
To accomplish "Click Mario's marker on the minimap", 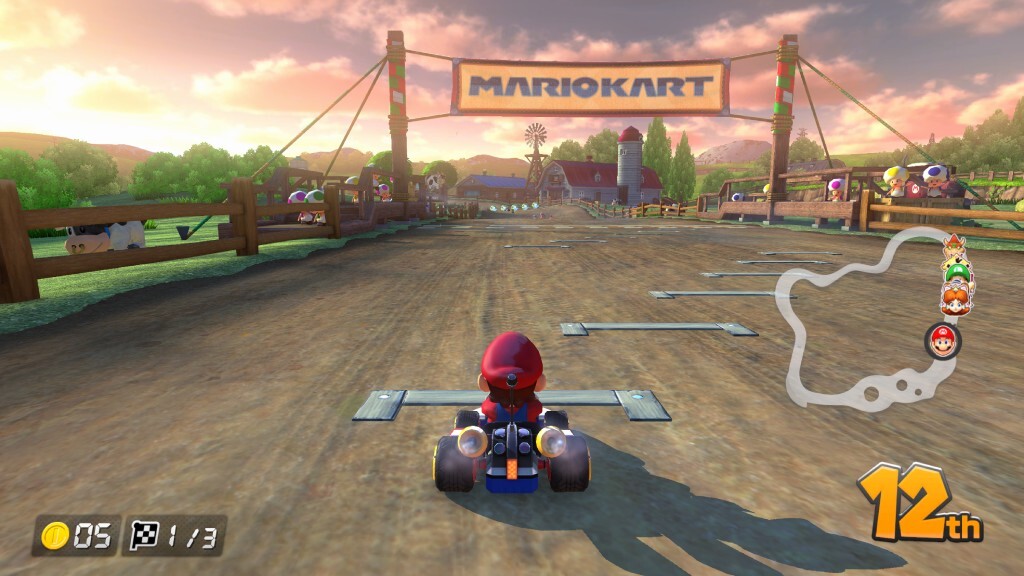I will (942, 341).
